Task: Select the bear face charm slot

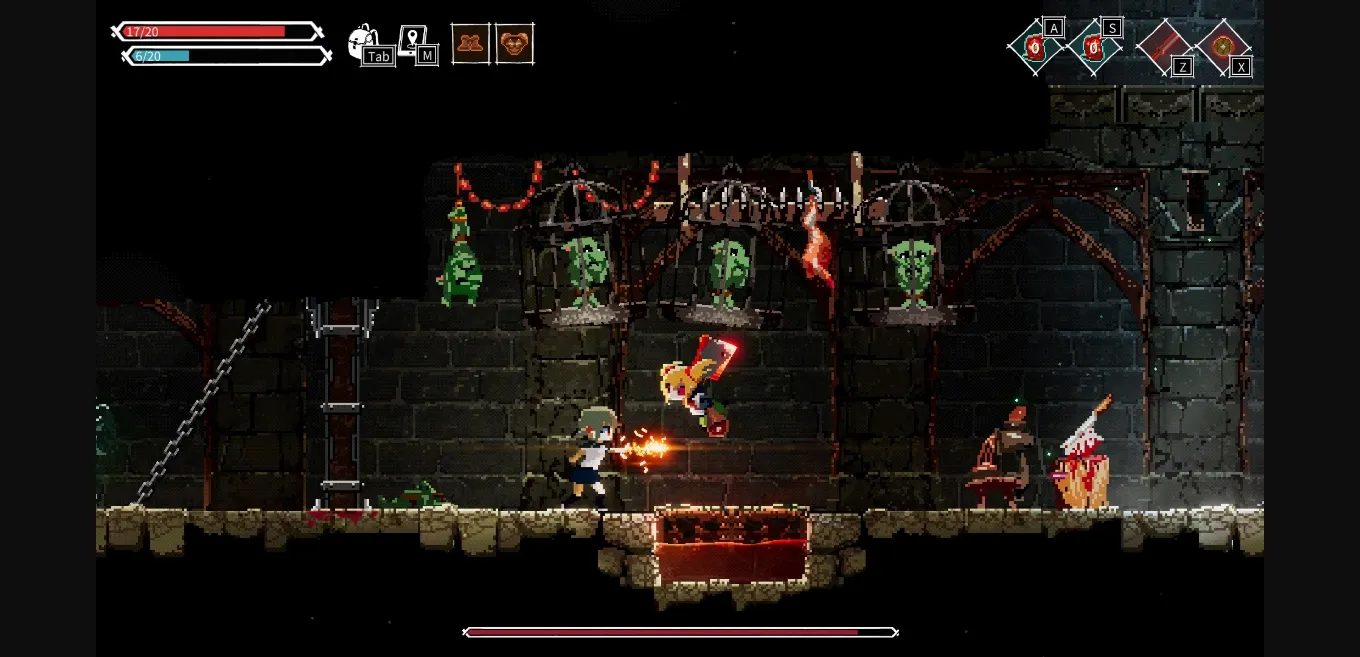Action: coord(514,44)
